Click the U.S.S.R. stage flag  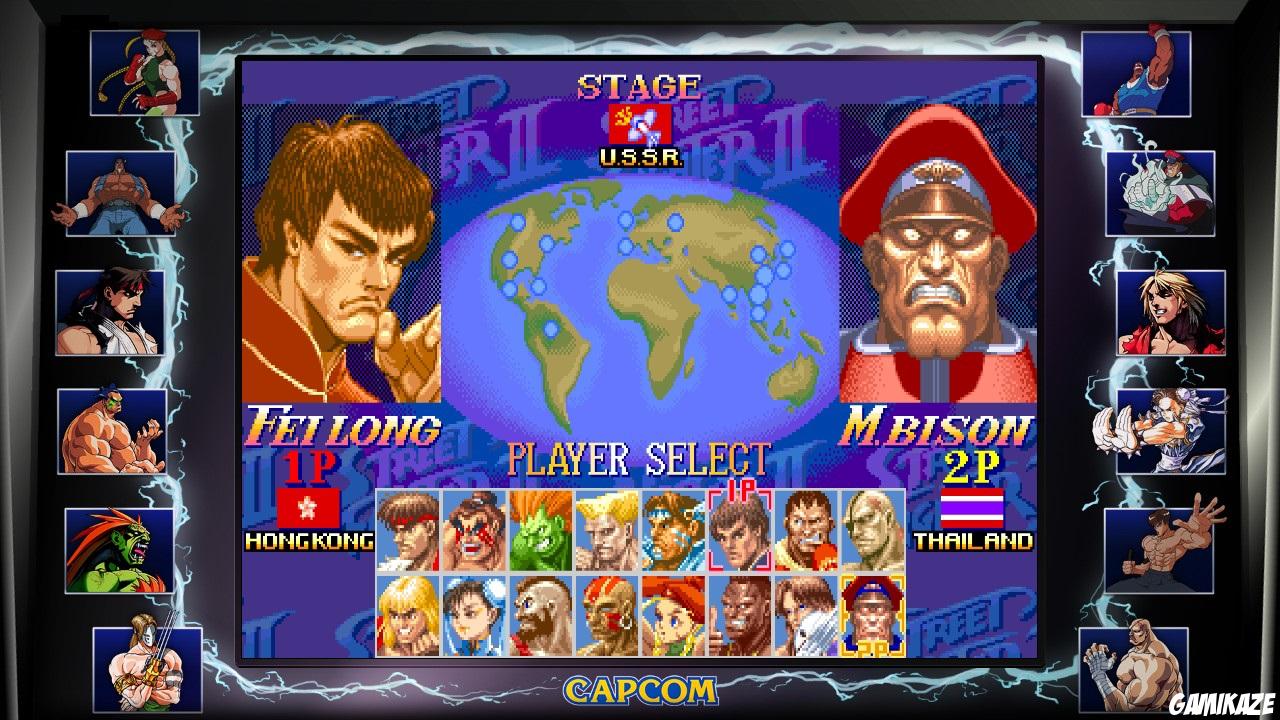click(640, 123)
